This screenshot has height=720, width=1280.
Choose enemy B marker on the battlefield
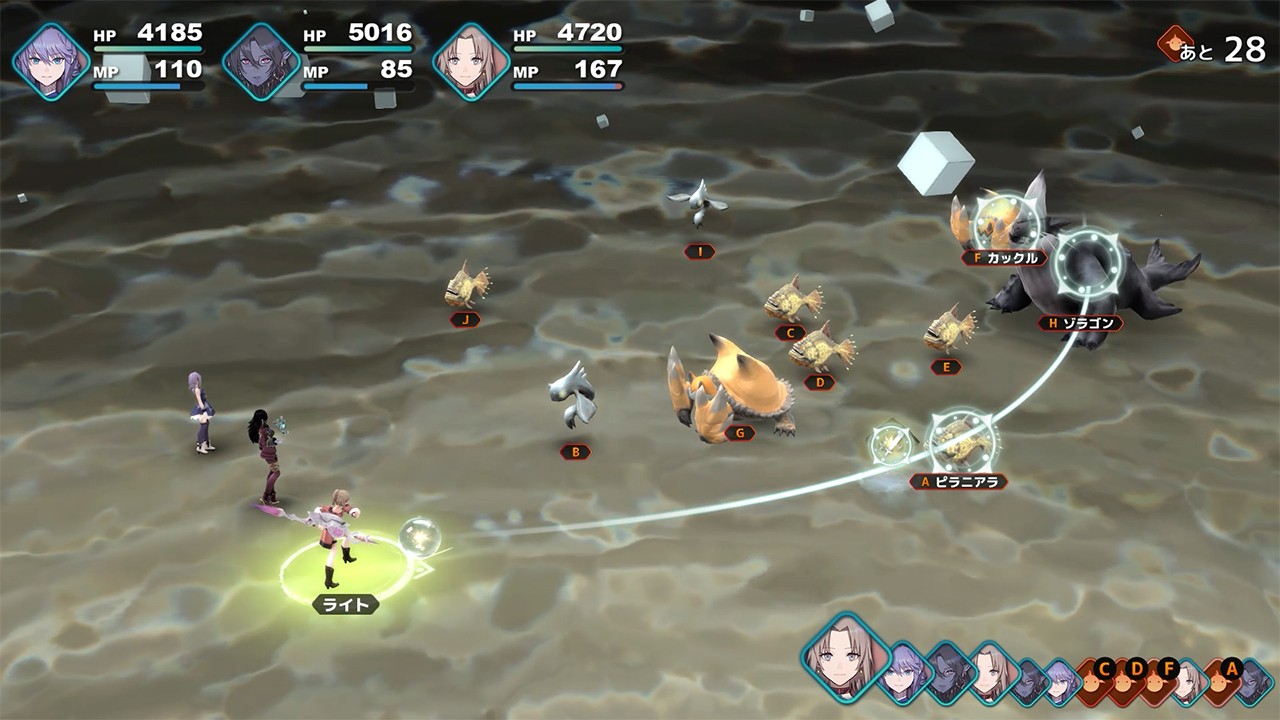click(575, 452)
